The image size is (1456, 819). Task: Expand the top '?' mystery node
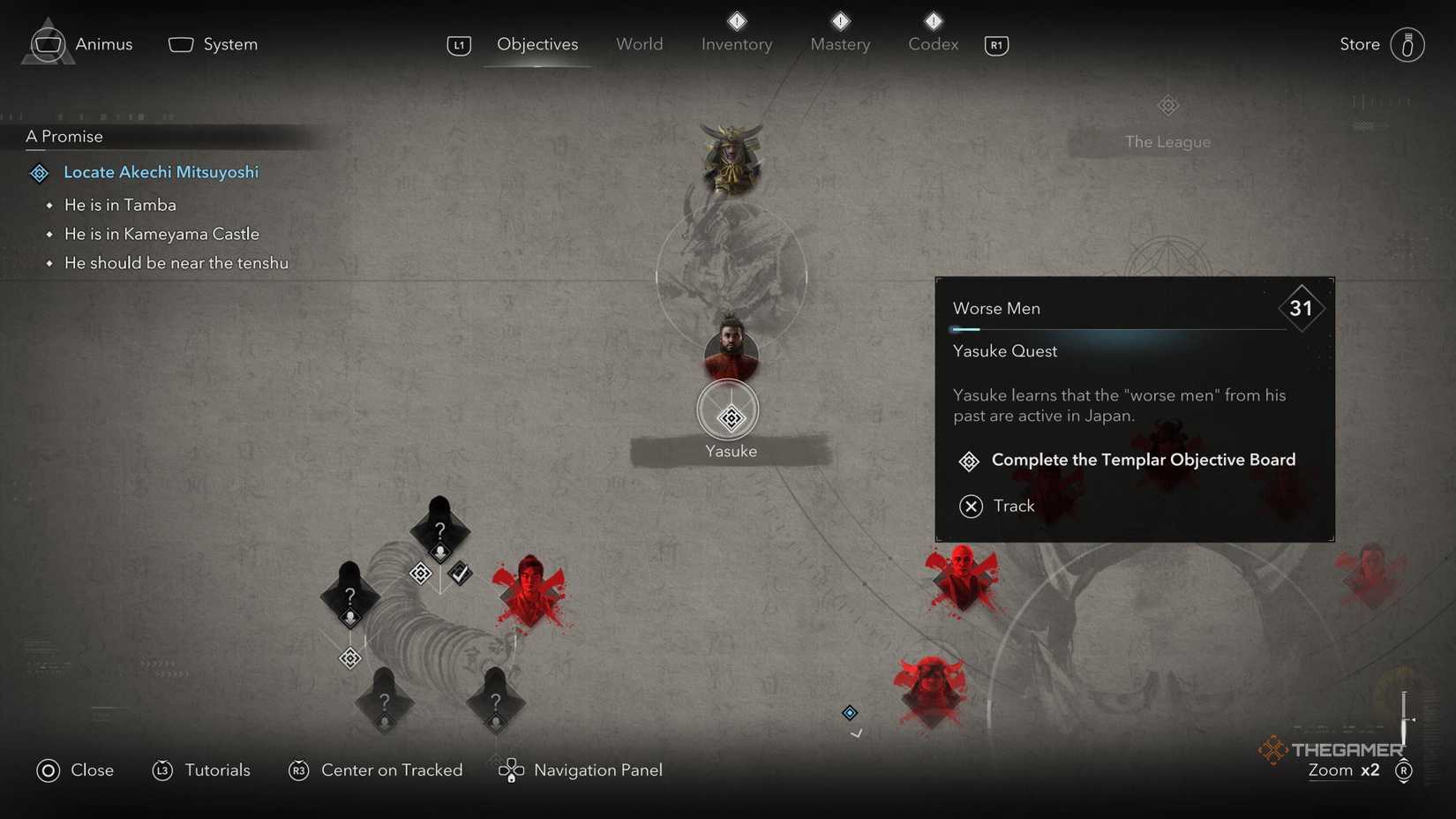(439, 530)
